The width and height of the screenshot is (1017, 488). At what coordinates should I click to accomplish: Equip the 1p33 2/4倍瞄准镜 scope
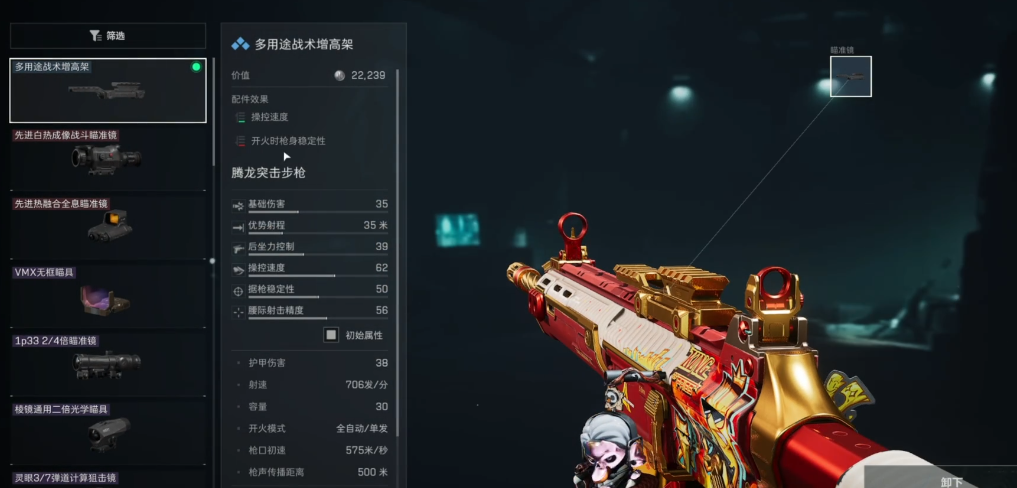click(x=108, y=362)
